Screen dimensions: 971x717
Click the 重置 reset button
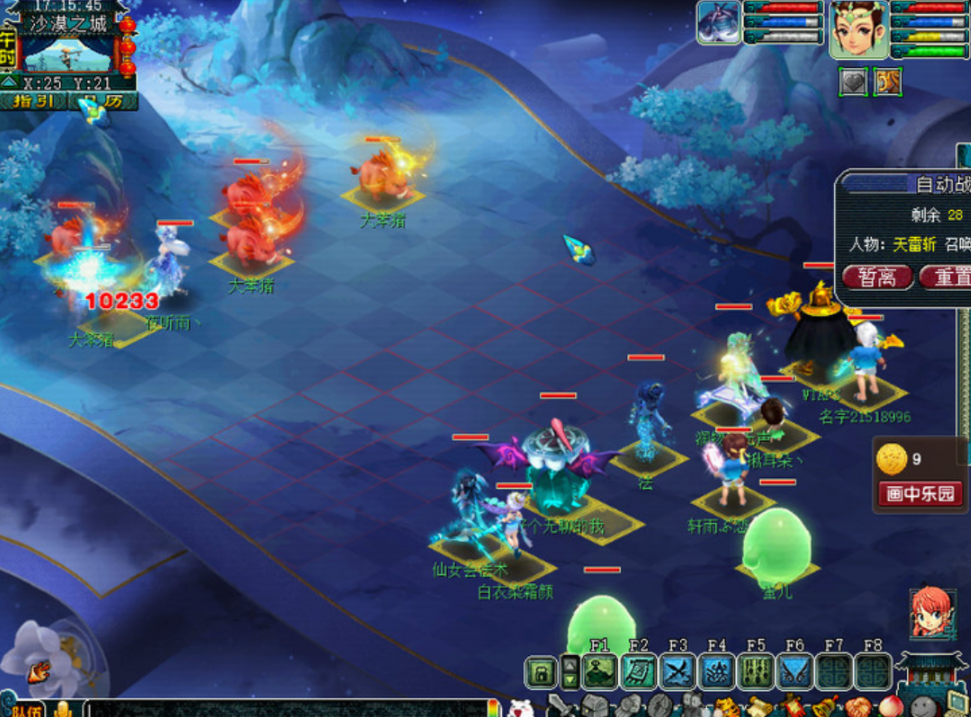943,277
